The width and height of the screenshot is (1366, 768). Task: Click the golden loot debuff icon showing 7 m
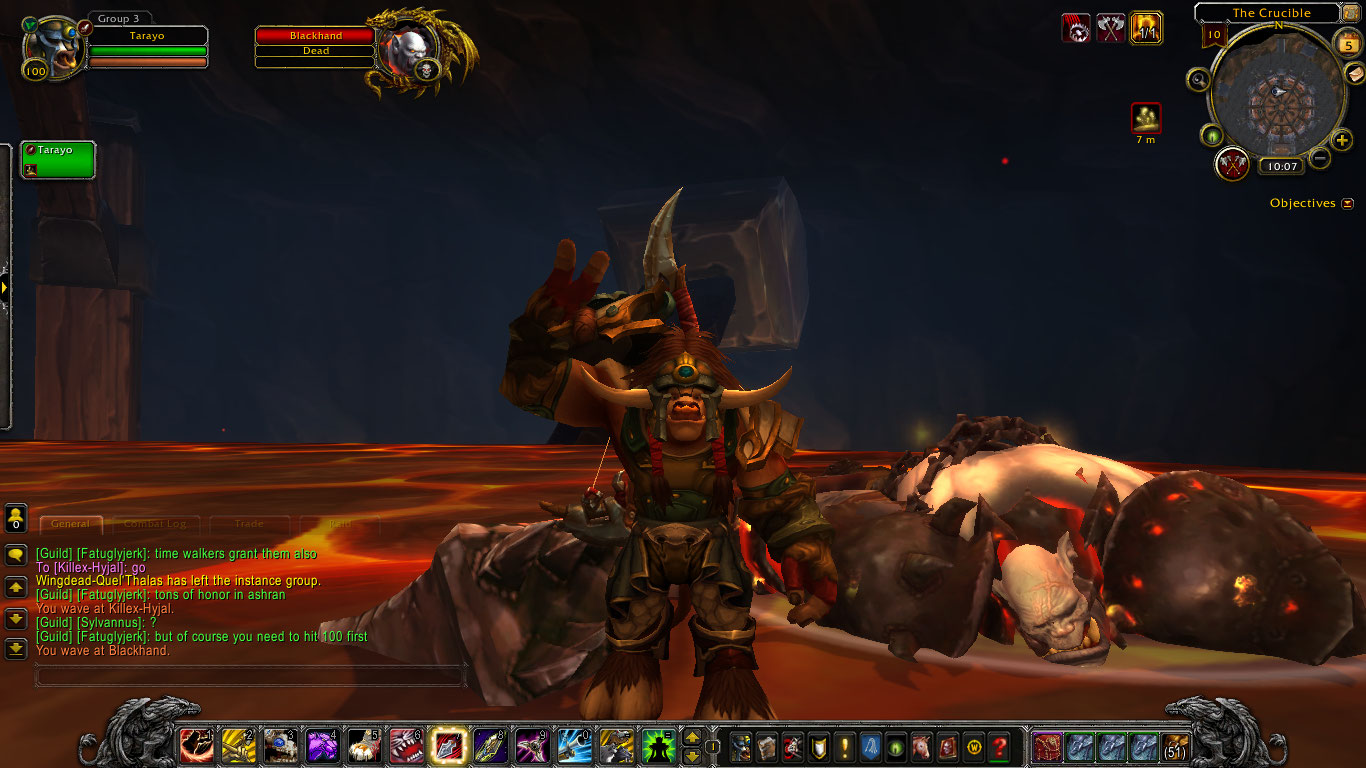(1146, 118)
